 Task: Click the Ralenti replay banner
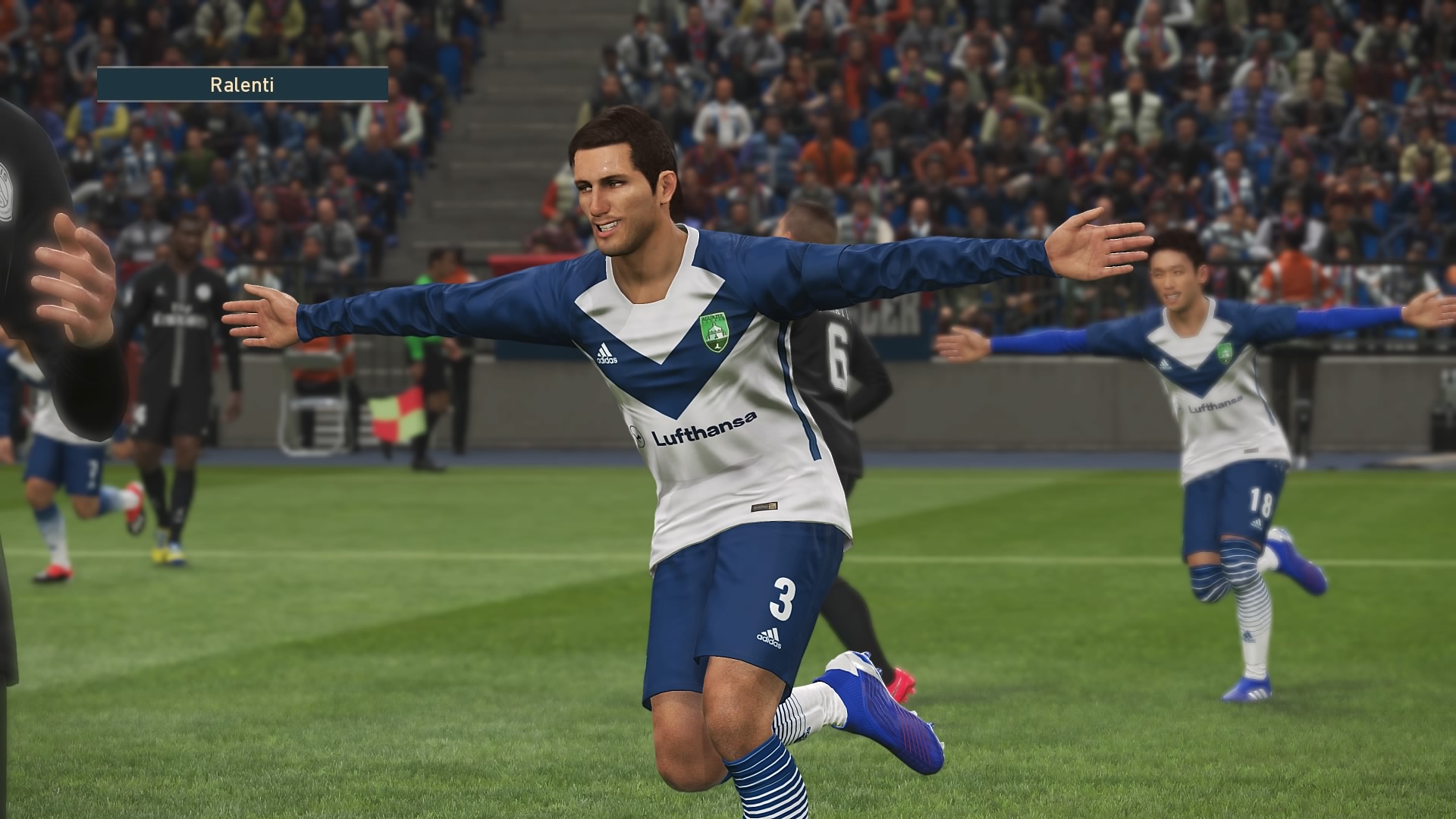click(242, 84)
